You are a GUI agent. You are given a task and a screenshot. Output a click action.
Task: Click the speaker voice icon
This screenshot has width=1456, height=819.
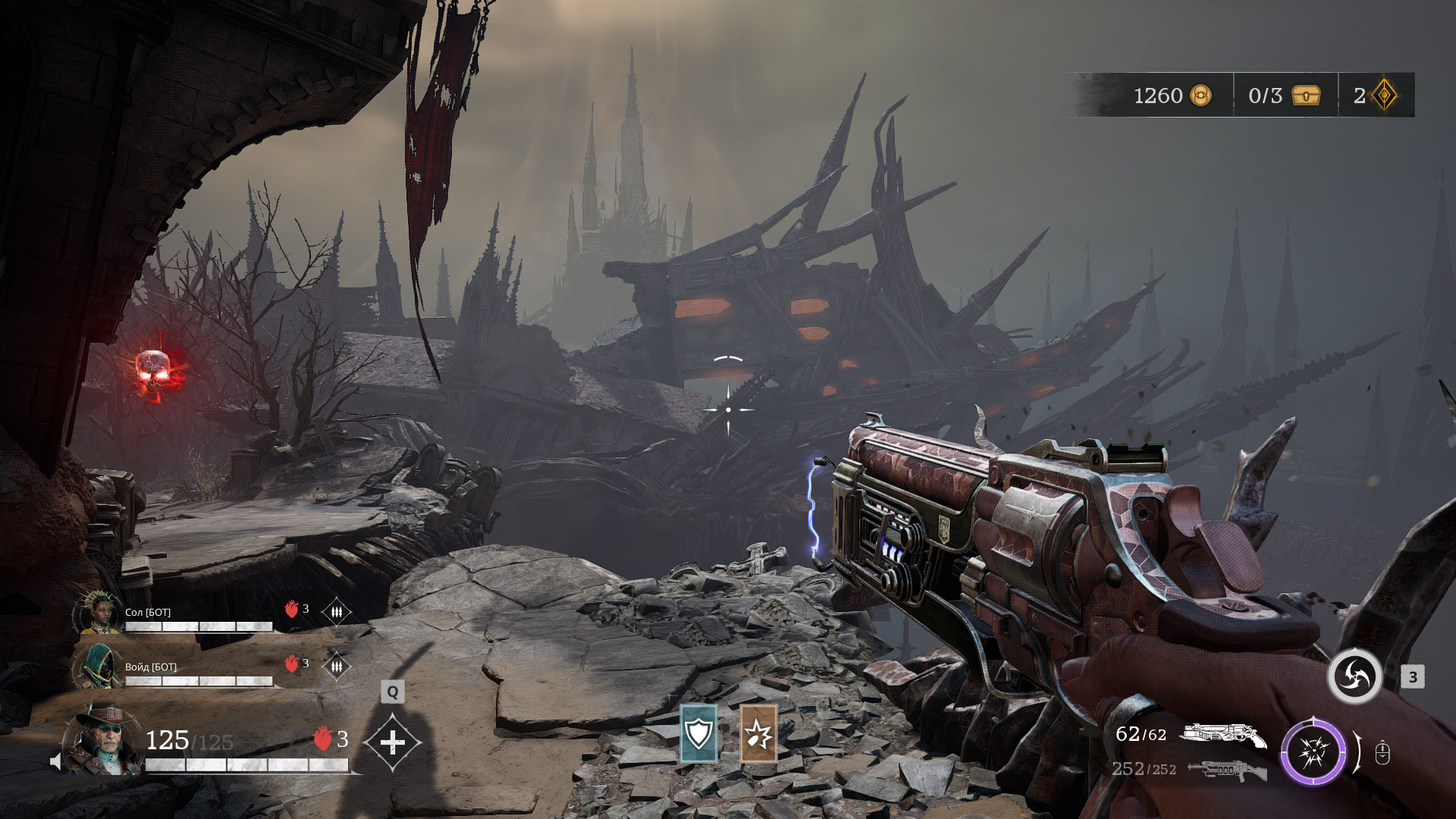(55, 761)
